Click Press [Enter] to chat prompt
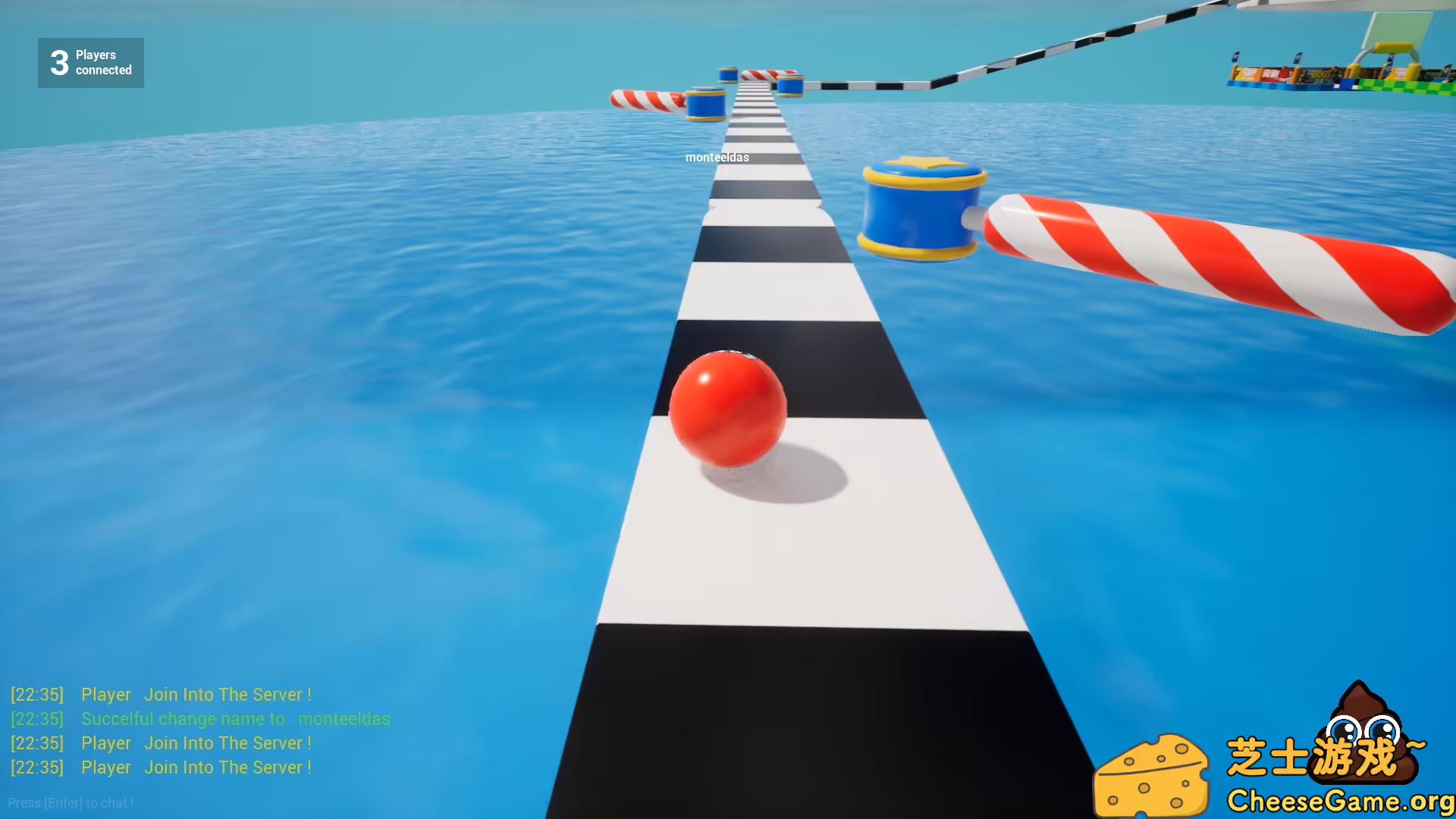The height and width of the screenshot is (819, 1456). [x=71, y=802]
